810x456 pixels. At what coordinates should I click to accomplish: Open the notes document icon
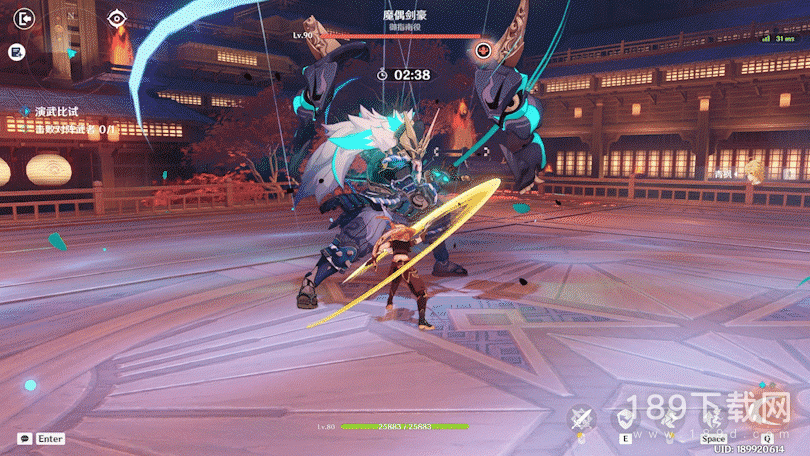pos(16,52)
